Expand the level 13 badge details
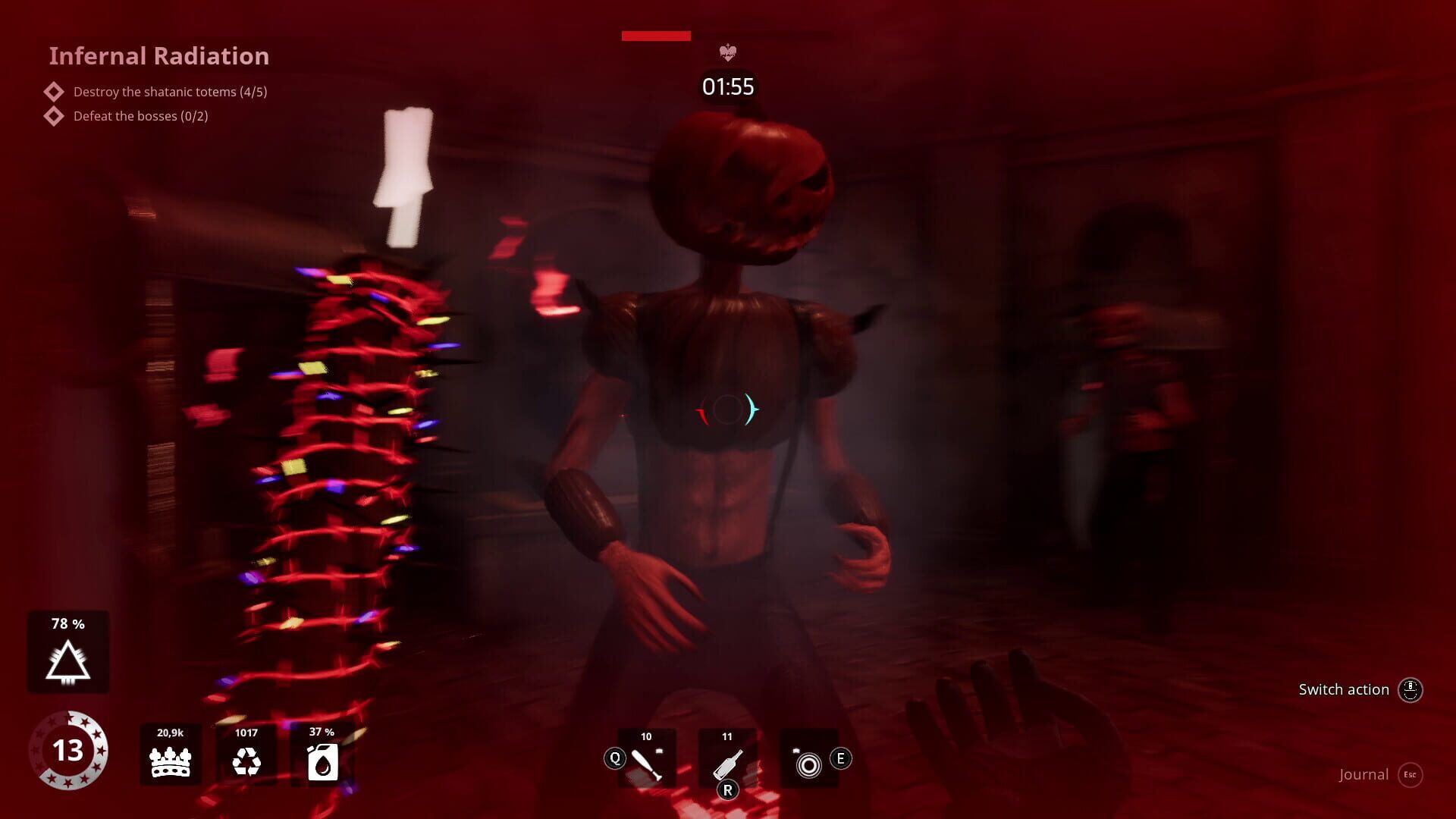Viewport: 1456px width, 819px height. [71, 751]
